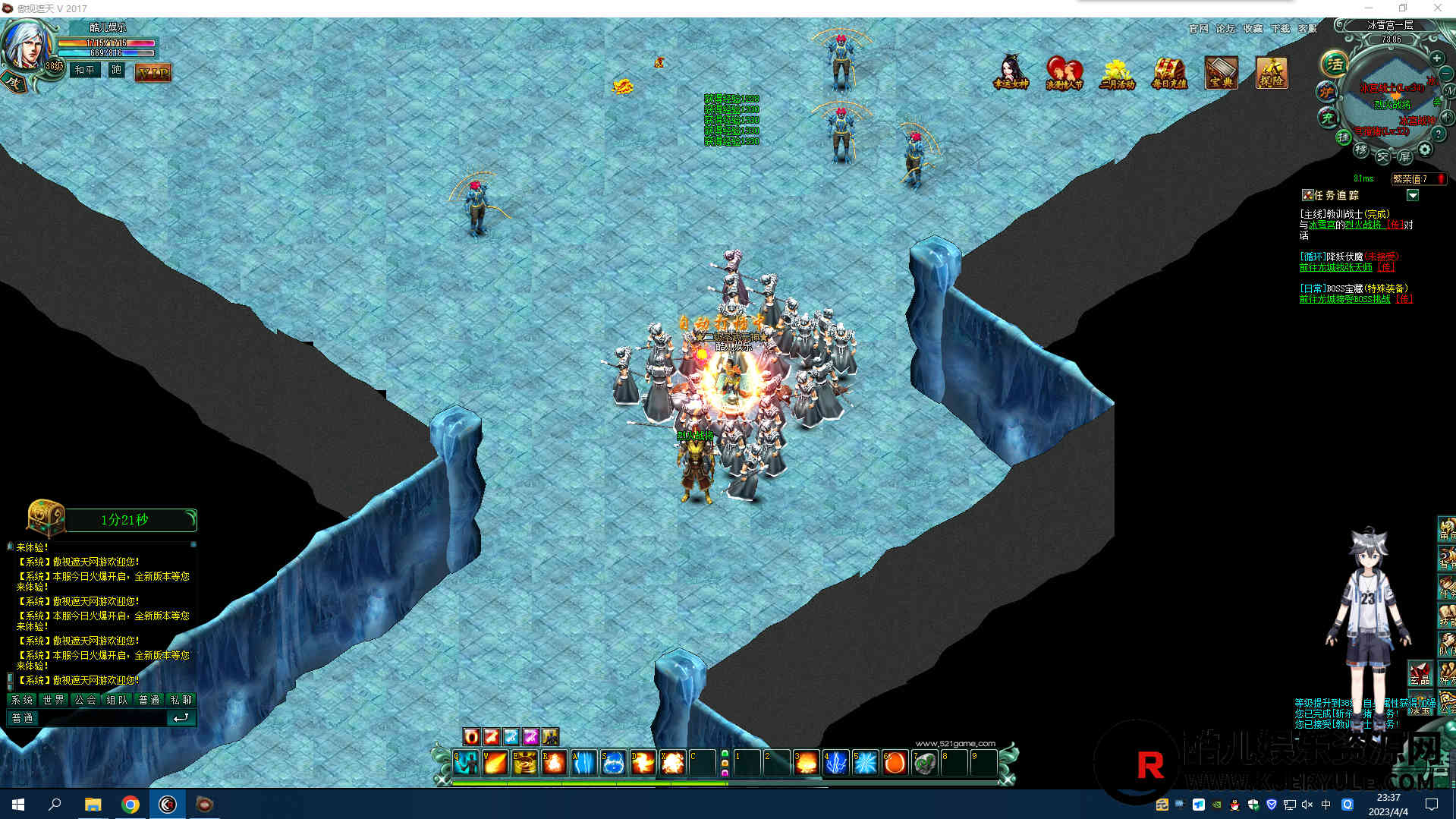This screenshot has height=819, width=1456.
Task: Click the minimap zoom-in plus button
Action: pyautogui.click(x=1436, y=58)
